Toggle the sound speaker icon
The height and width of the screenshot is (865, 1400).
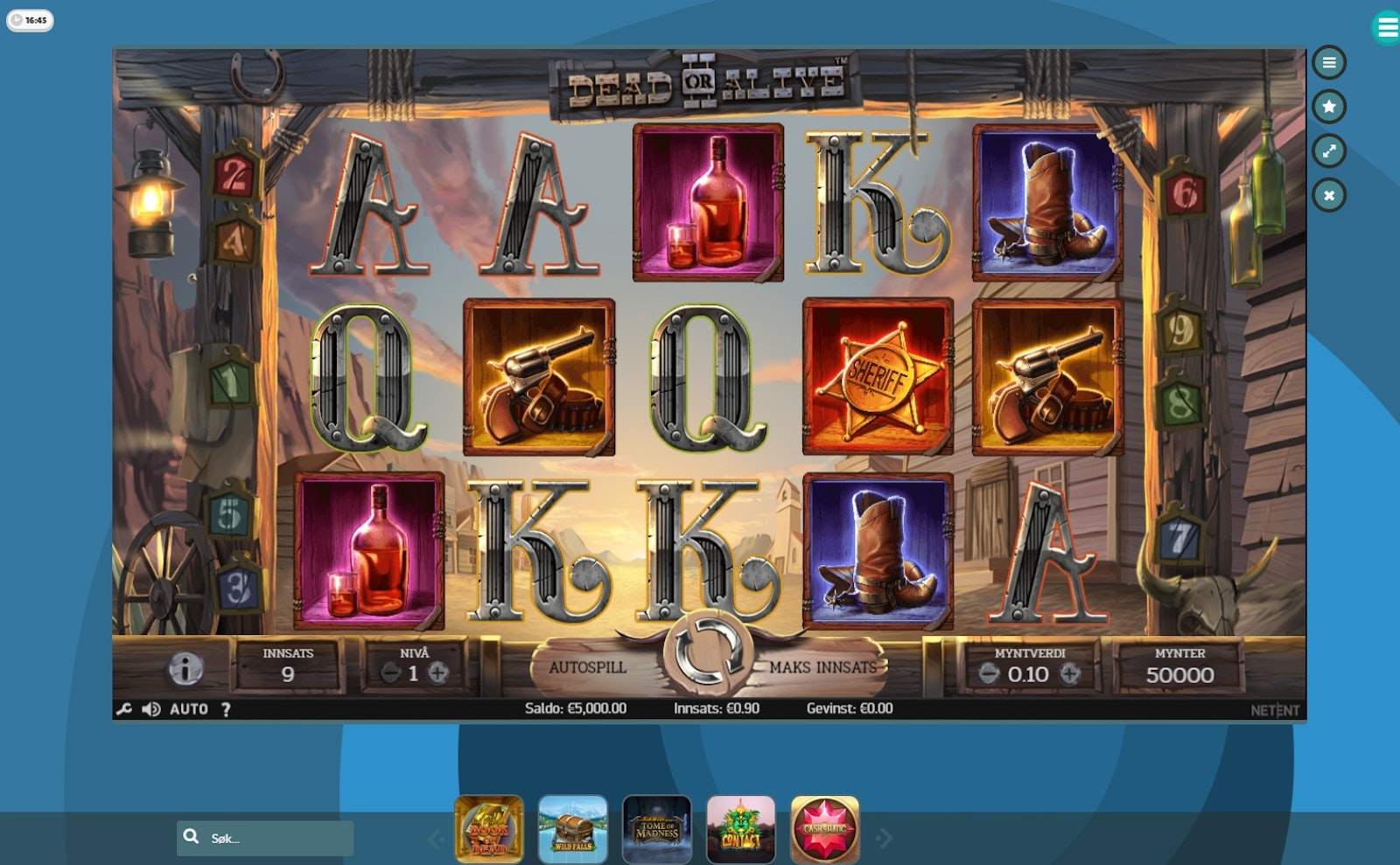point(150,709)
